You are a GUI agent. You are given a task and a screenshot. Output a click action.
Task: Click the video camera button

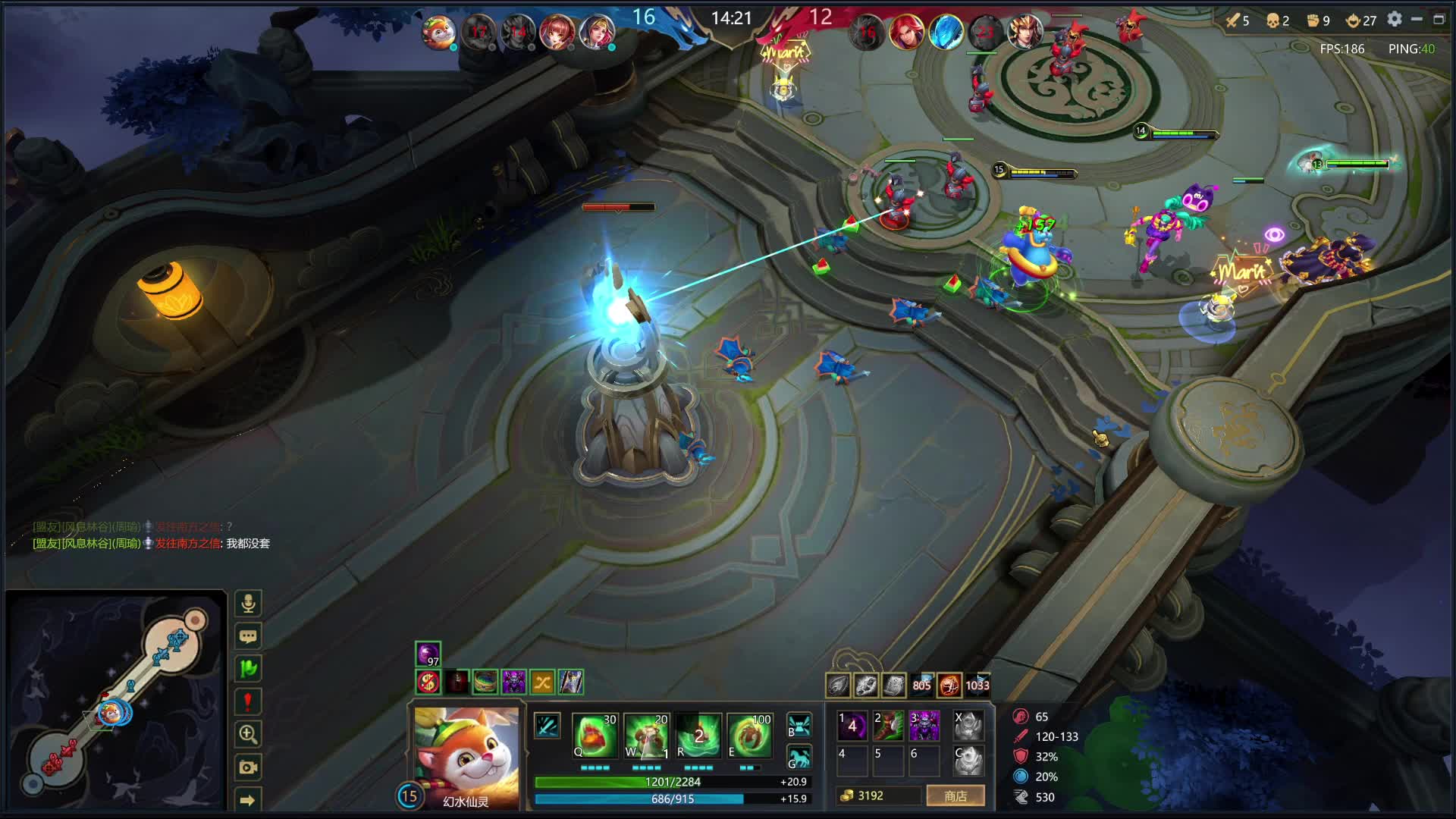tap(248, 767)
